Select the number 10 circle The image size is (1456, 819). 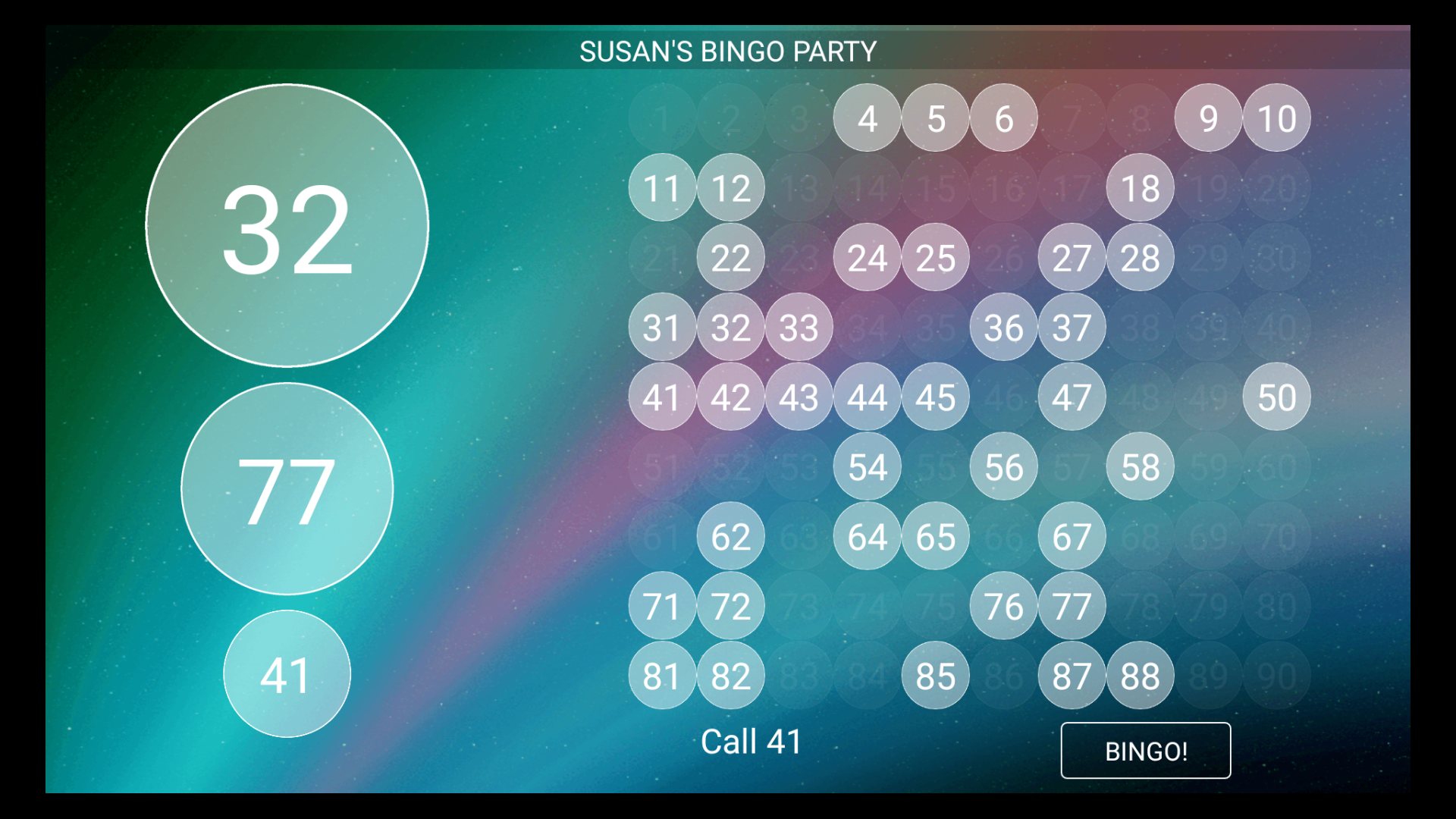click(x=1276, y=118)
